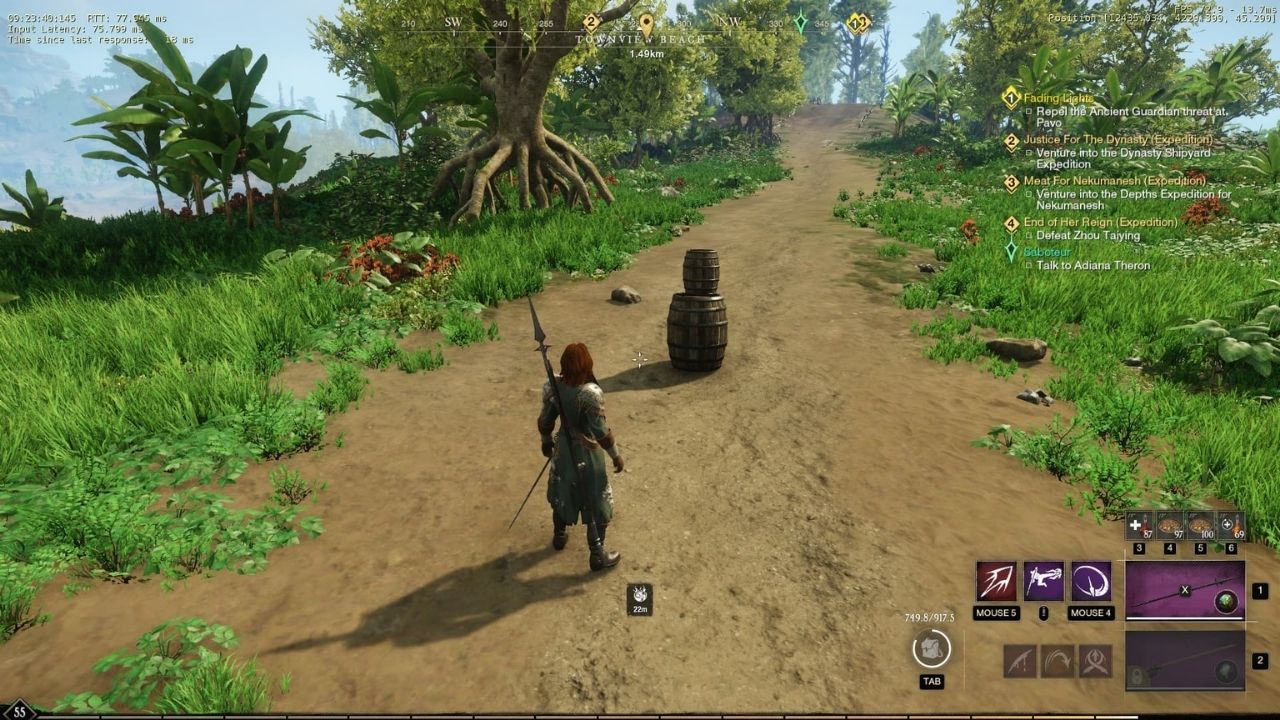1280x720 pixels.
Task: Click the green diamond quest marker on compass
Action: click(800, 21)
